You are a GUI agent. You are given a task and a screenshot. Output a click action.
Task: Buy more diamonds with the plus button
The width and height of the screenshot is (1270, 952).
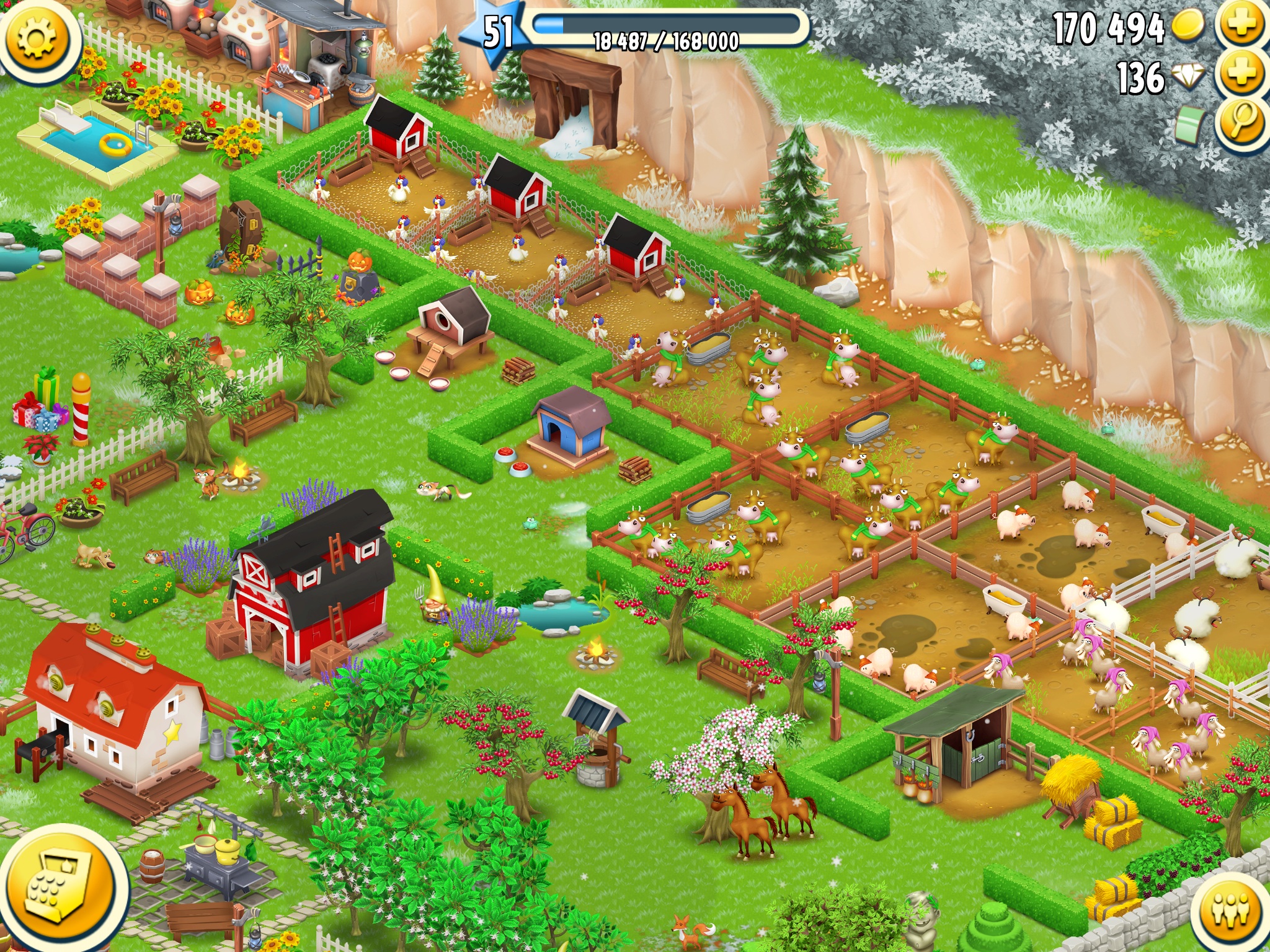pyautogui.click(x=1241, y=74)
